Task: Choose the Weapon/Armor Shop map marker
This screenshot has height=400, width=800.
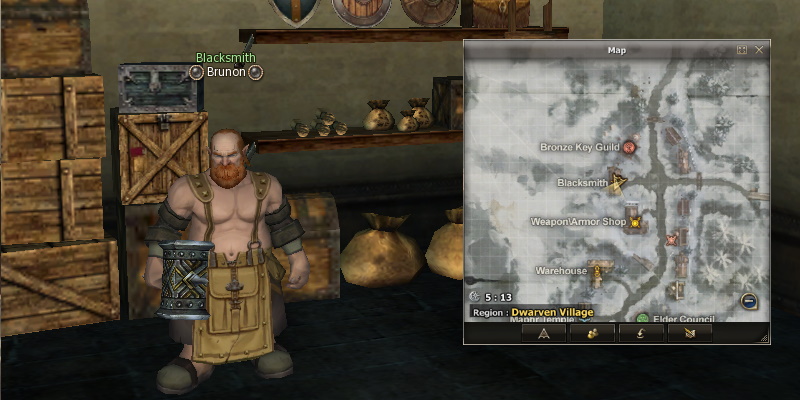Action: point(633,221)
